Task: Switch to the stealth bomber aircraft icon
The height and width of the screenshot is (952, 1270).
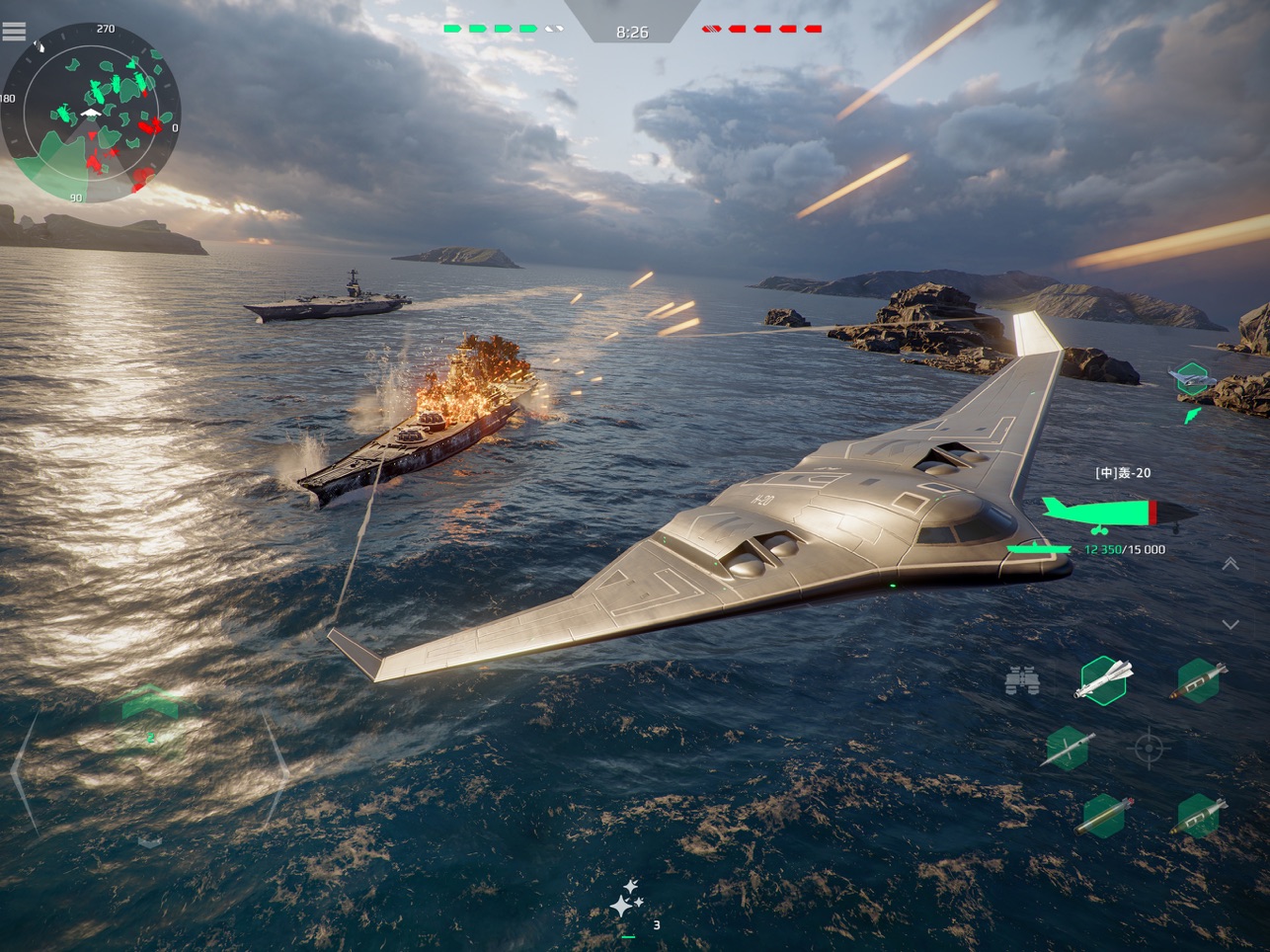Action: click(1193, 377)
